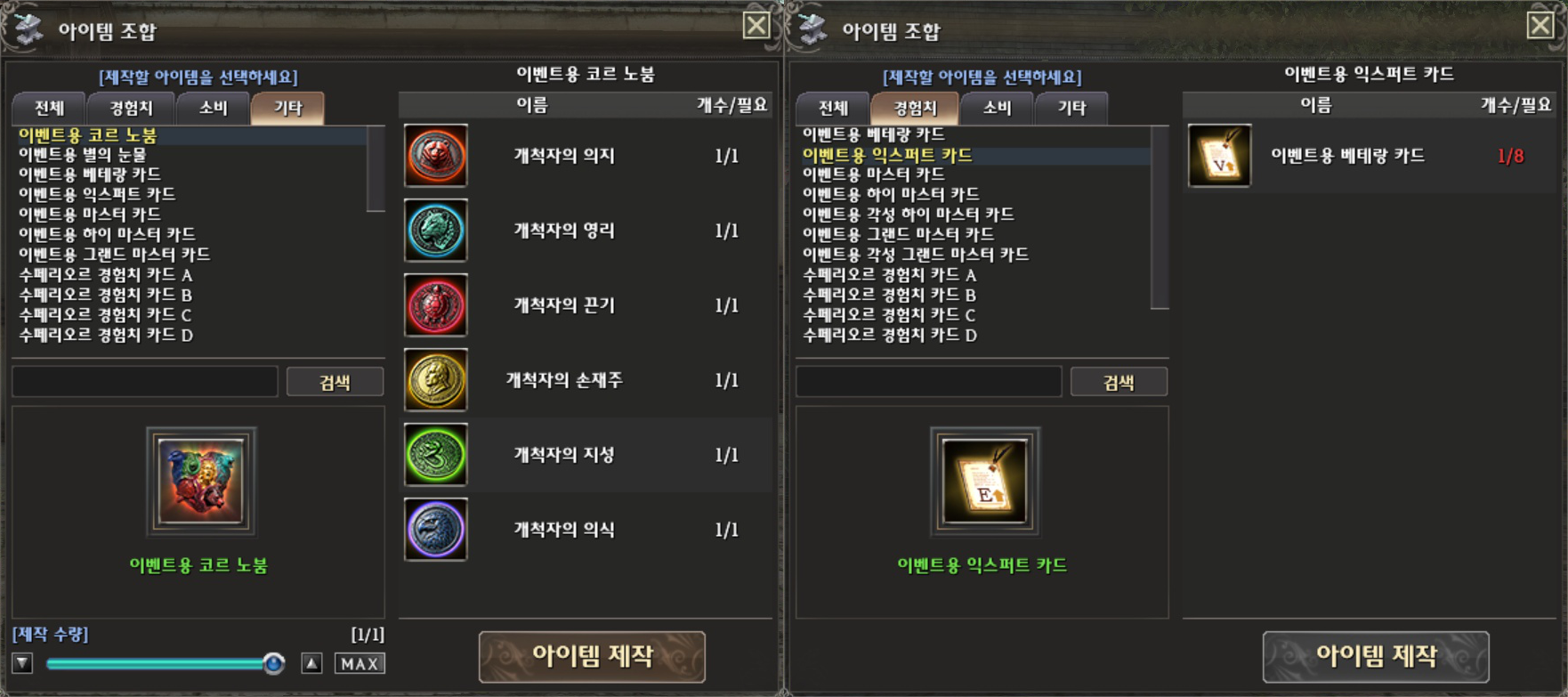1568x697 pixels.
Task: Click the blue craft quantity slider handle
Action: pos(274,663)
